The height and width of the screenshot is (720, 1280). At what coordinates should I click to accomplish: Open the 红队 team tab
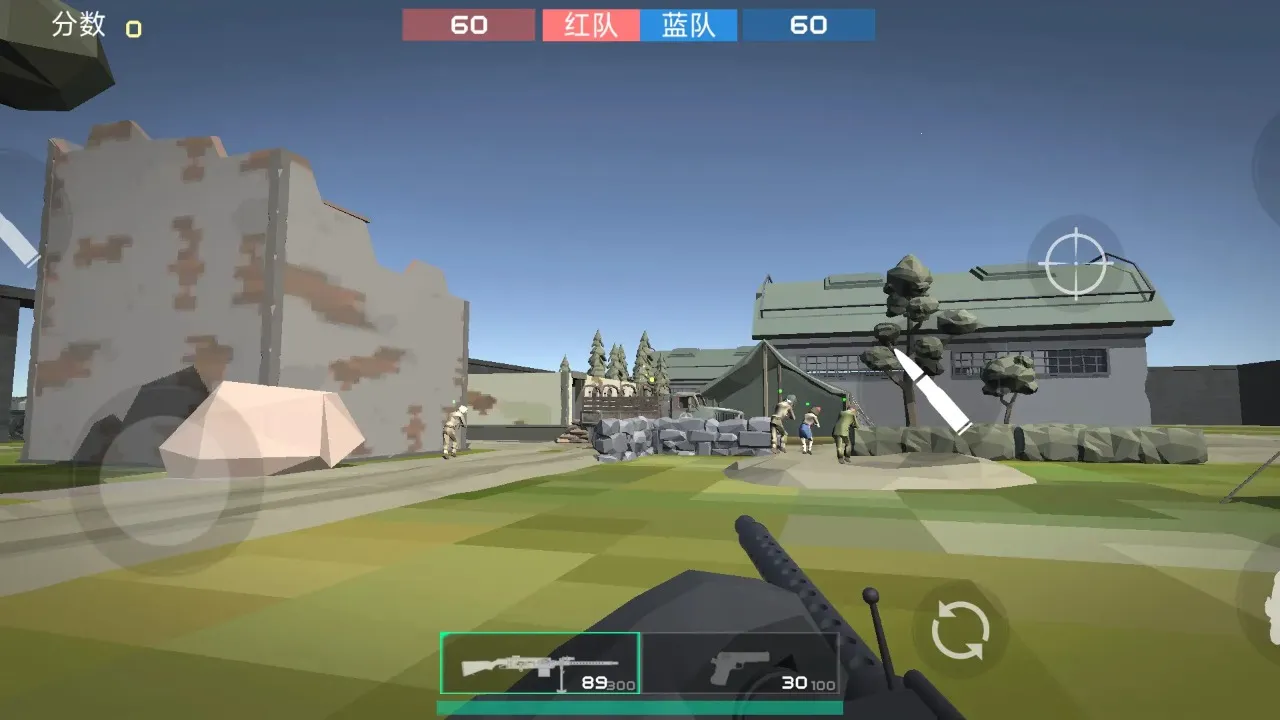pyautogui.click(x=590, y=25)
